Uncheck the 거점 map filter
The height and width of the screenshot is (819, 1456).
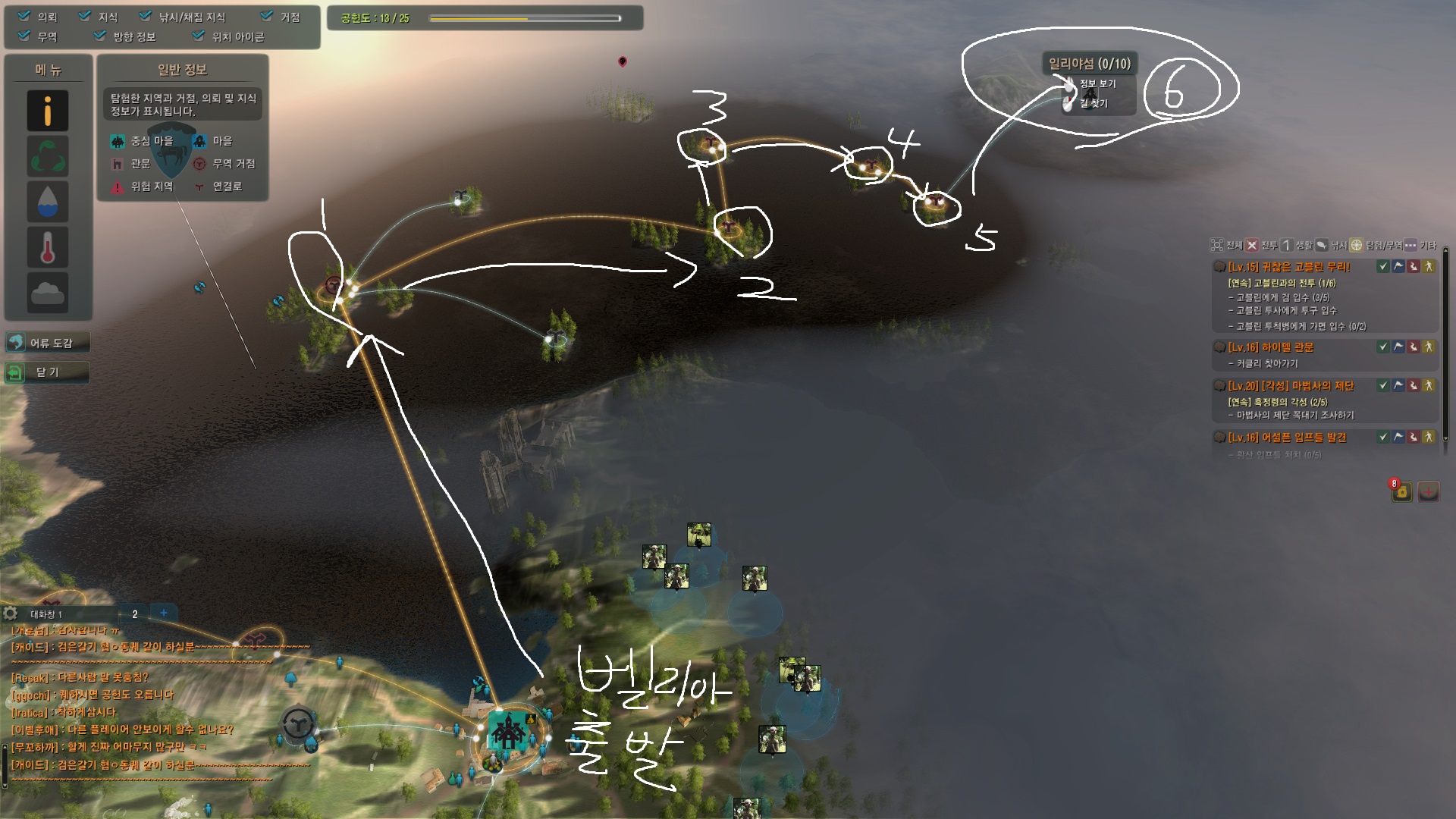point(266,16)
